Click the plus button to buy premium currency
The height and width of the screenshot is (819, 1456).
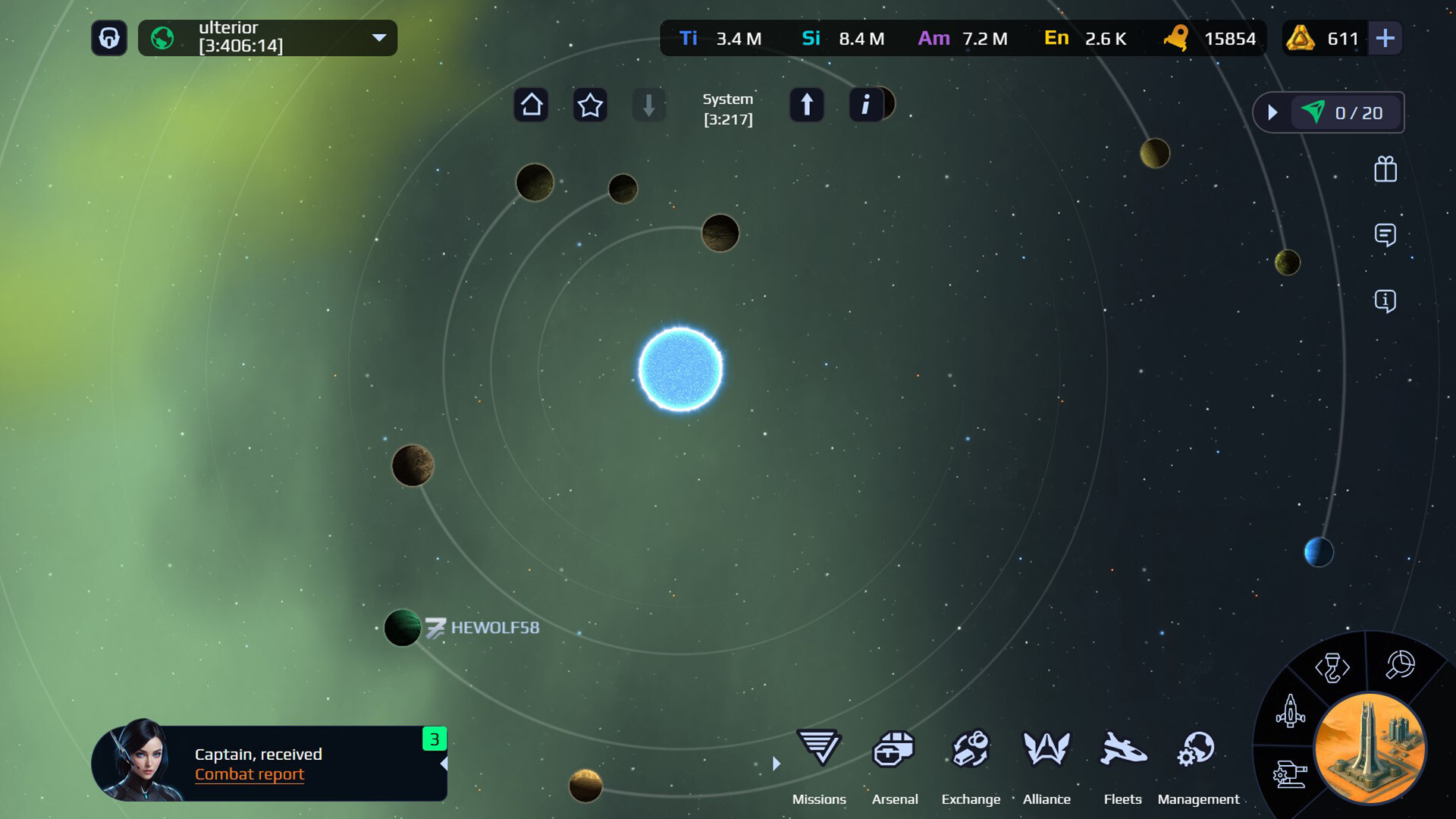pyautogui.click(x=1385, y=38)
